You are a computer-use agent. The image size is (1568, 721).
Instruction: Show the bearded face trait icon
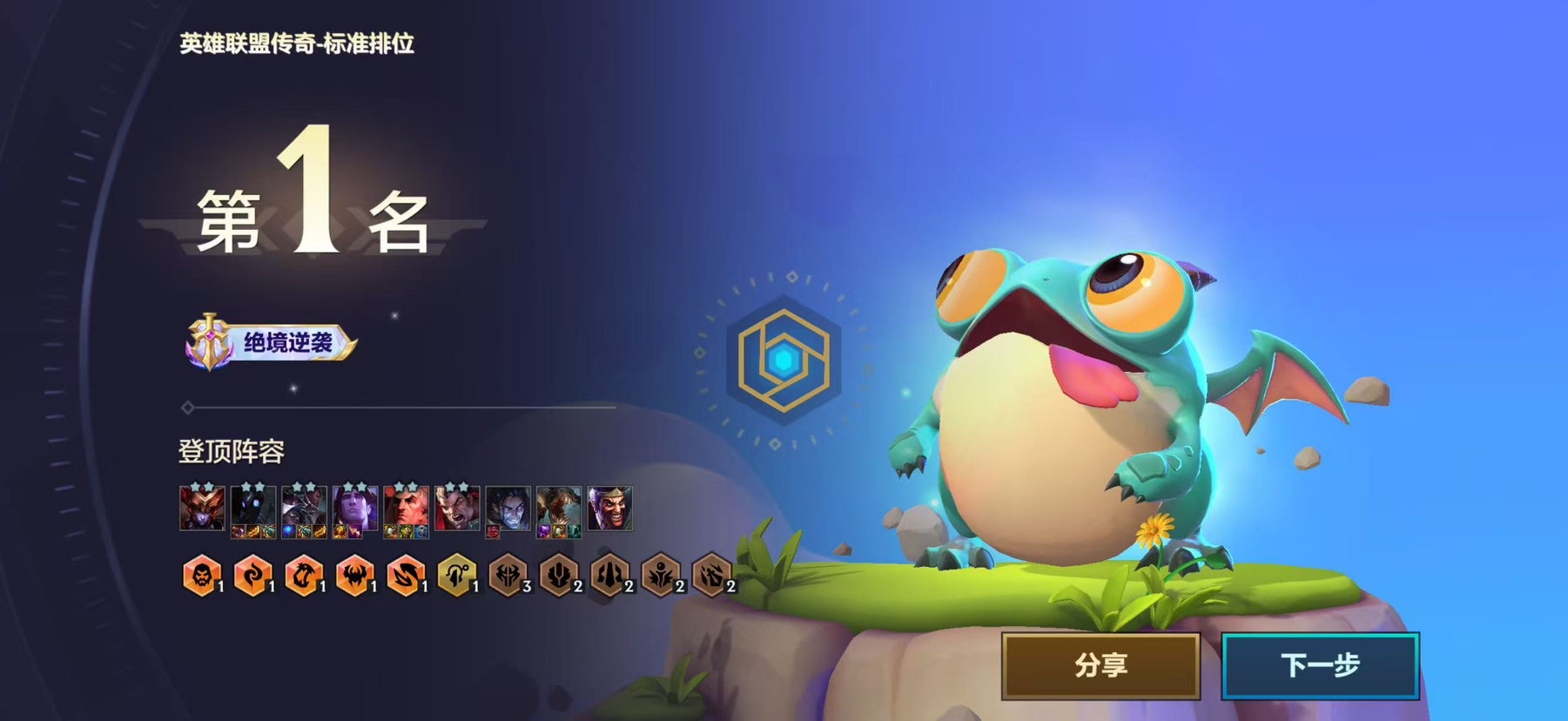point(202,576)
